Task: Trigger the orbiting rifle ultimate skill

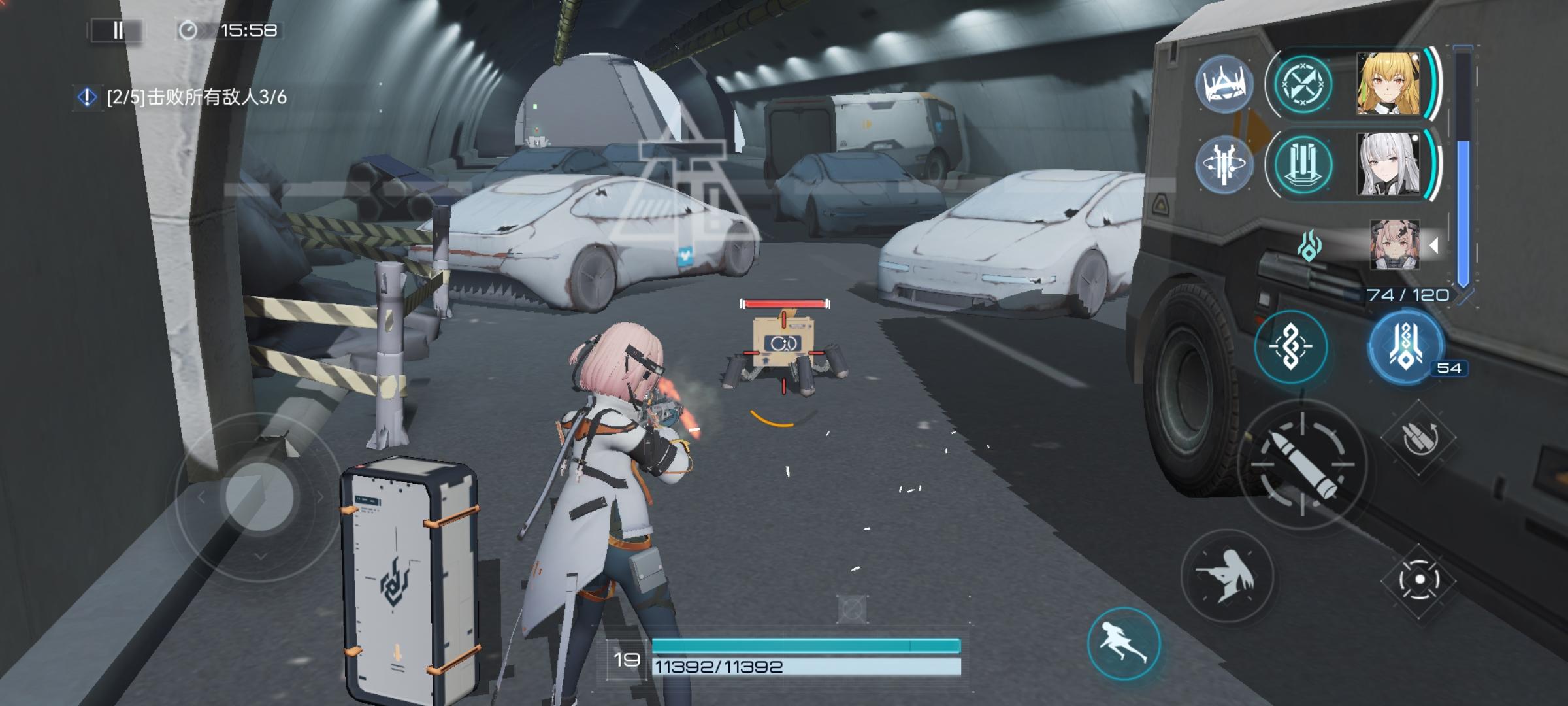Action: (x=1224, y=165)
